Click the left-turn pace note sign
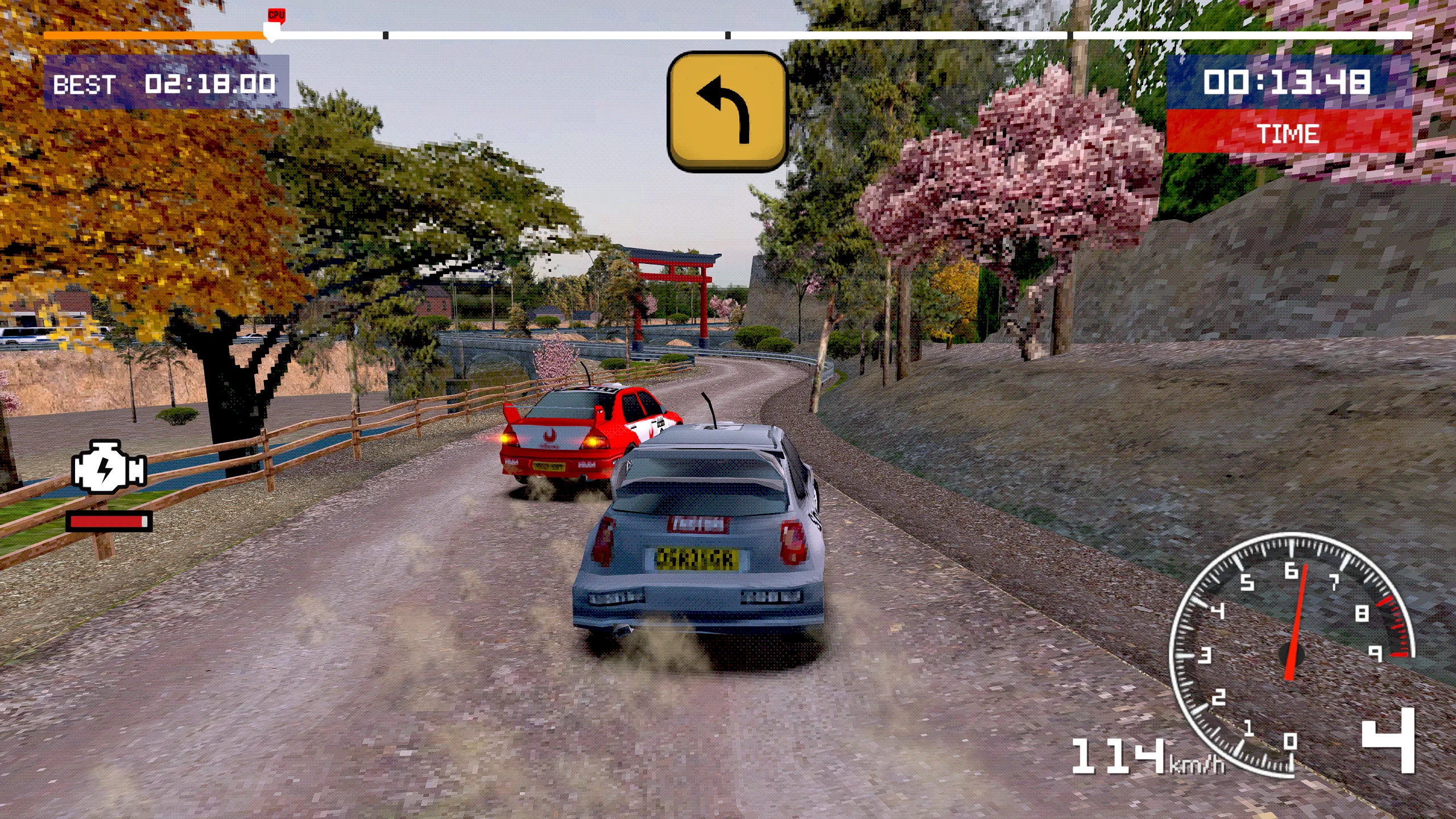Screen dimensions: 1456x819 pyautogui.click(x=727, y=111)
